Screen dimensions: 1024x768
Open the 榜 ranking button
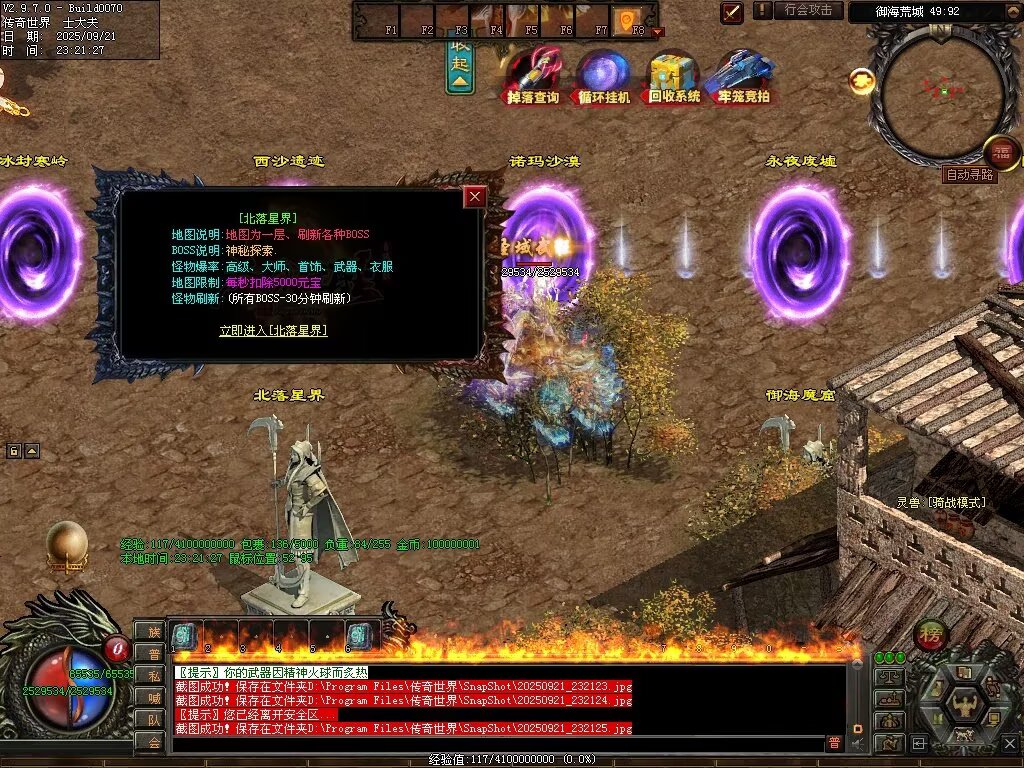click(930, 636)
